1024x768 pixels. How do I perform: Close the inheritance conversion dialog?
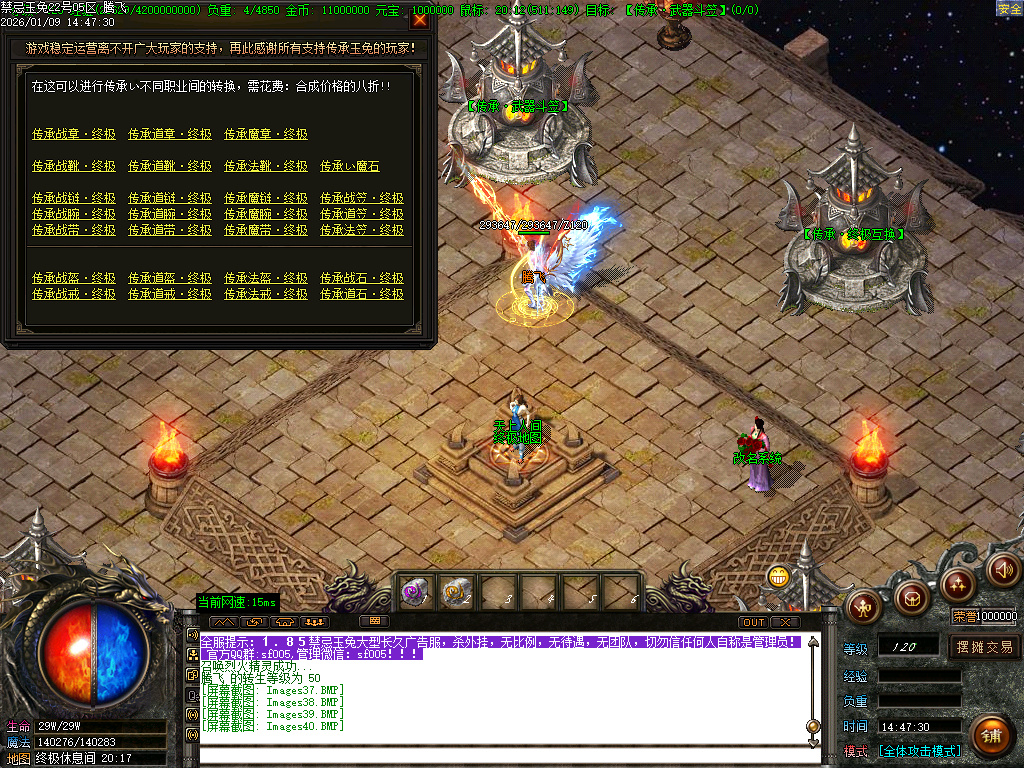point(419,18)
